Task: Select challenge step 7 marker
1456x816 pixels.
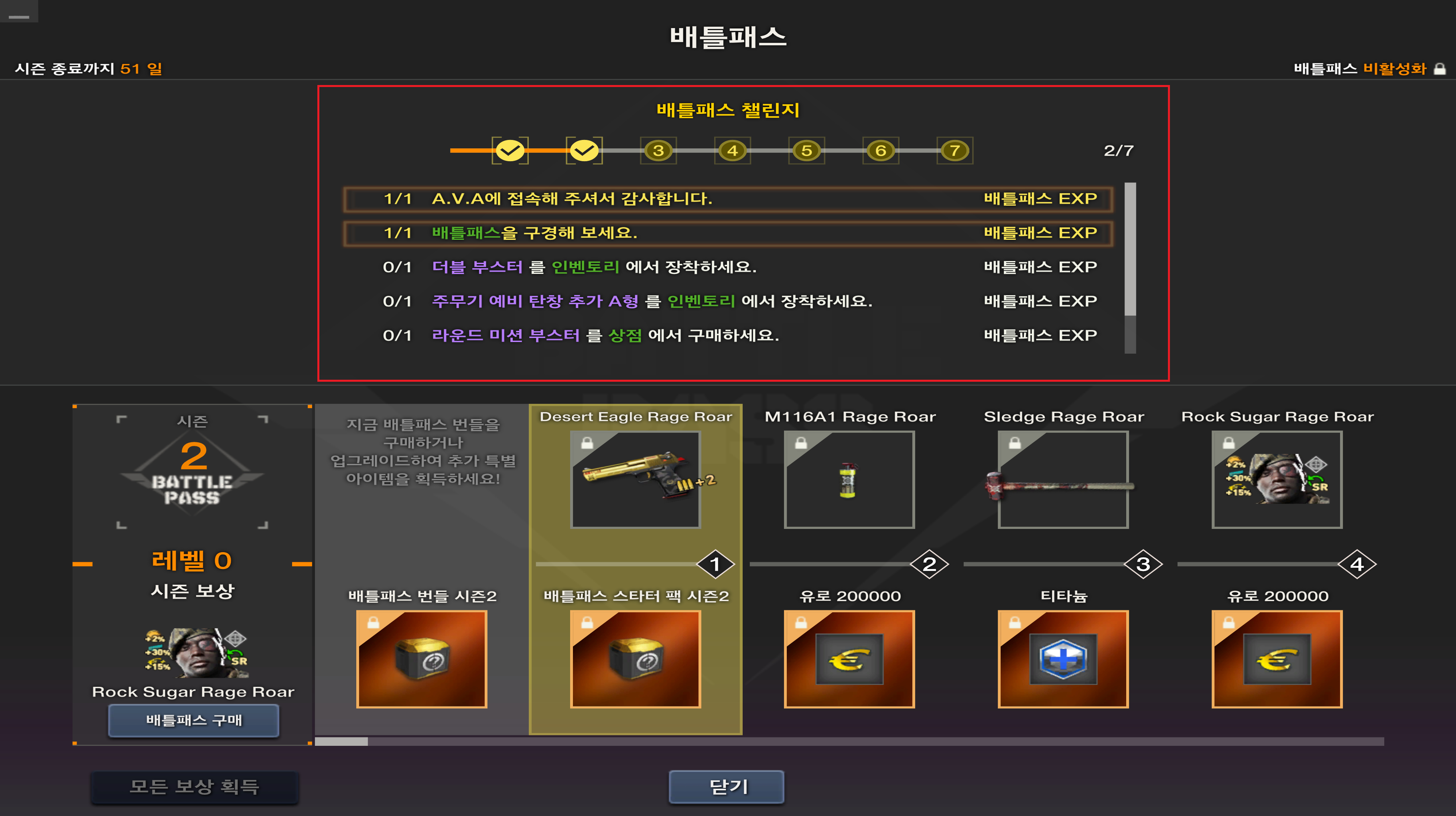Action: 954,151
